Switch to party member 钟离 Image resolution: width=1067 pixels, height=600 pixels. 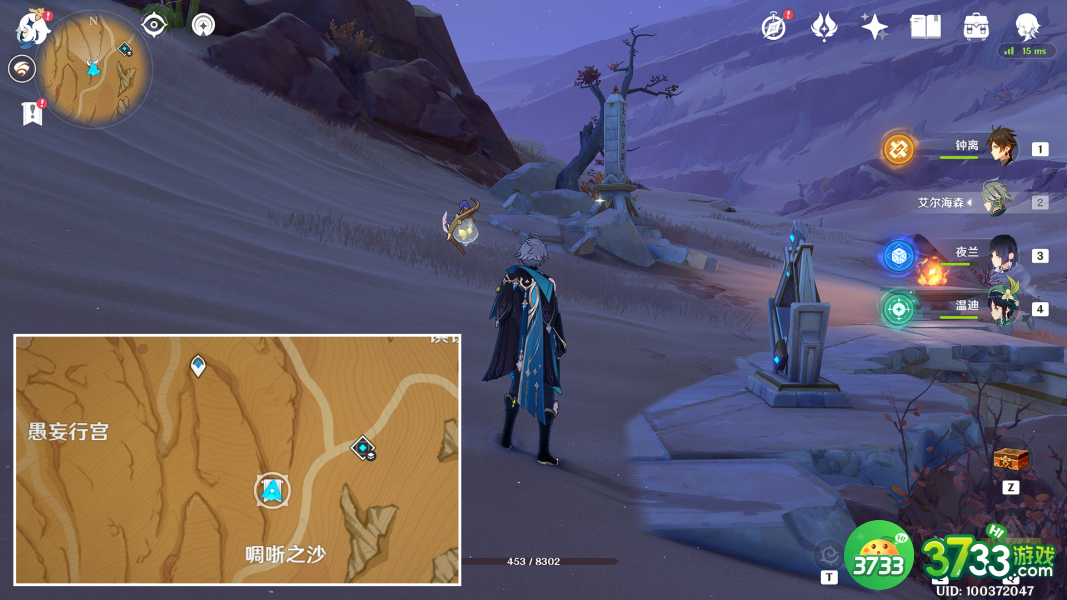tap(1000, 148)
